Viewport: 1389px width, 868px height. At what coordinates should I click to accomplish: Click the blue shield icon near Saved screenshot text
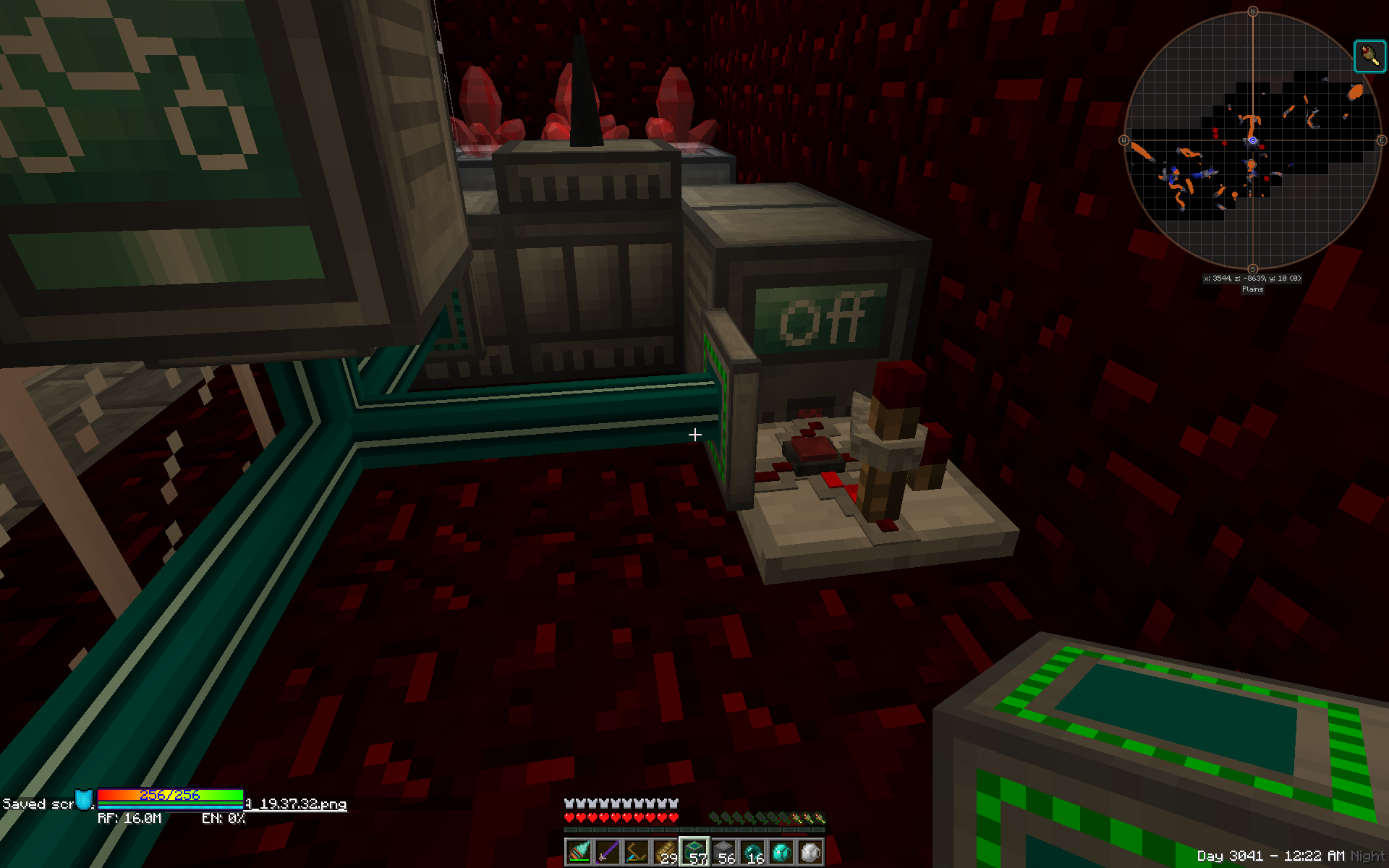[82, 801]
